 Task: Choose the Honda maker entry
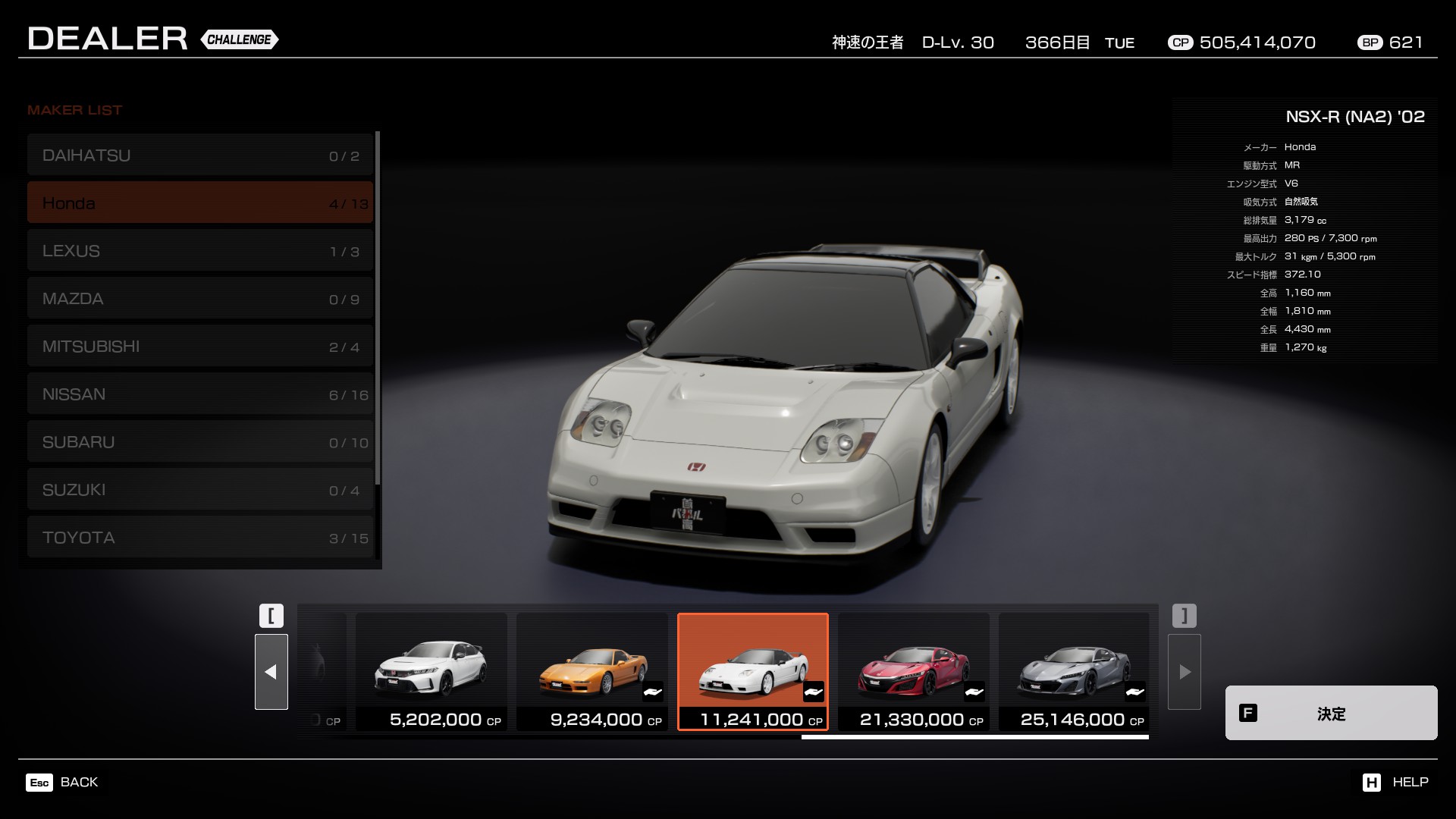pyautogui.click(x=200, y=202)
